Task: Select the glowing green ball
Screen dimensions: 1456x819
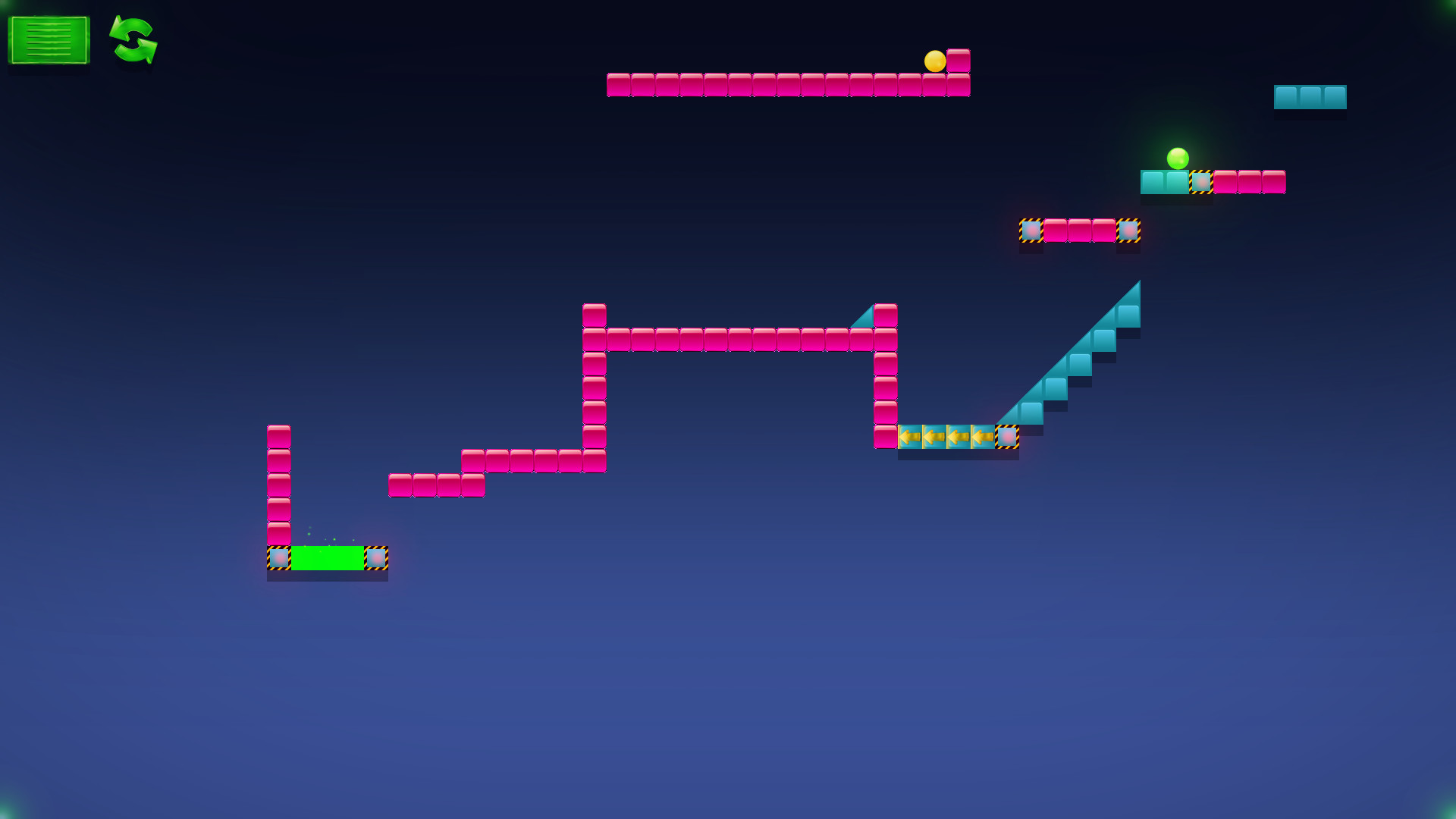Action: [1179, 159]
